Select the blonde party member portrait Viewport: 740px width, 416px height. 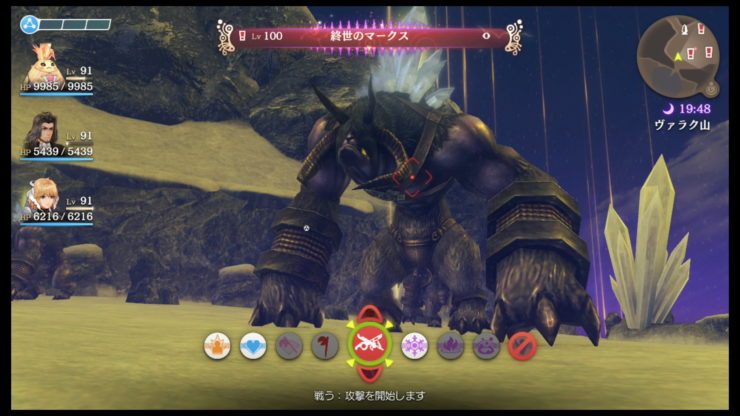(x=41, y=197)
